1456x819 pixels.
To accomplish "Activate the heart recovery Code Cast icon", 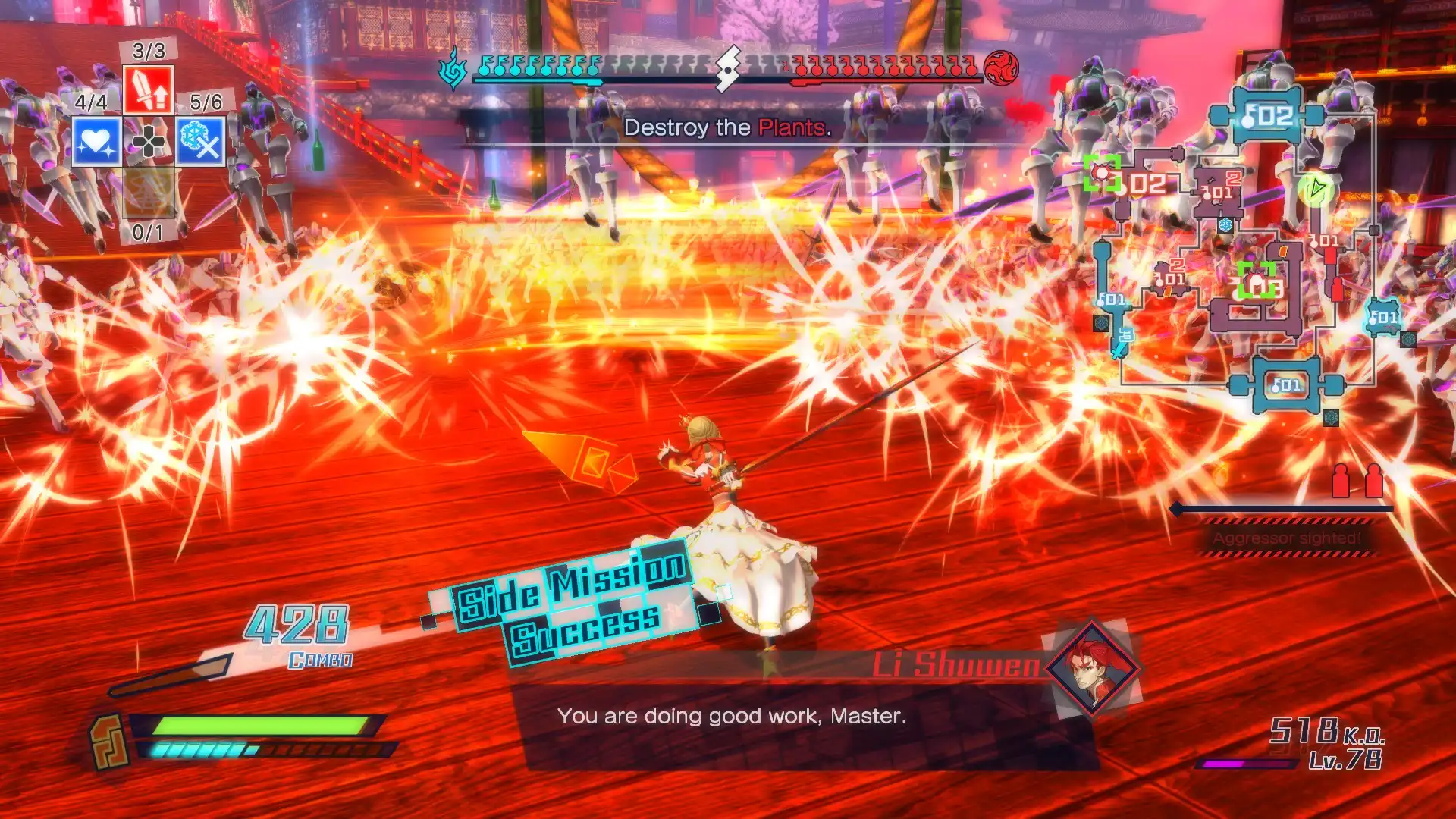I will [x=94, y=142].
